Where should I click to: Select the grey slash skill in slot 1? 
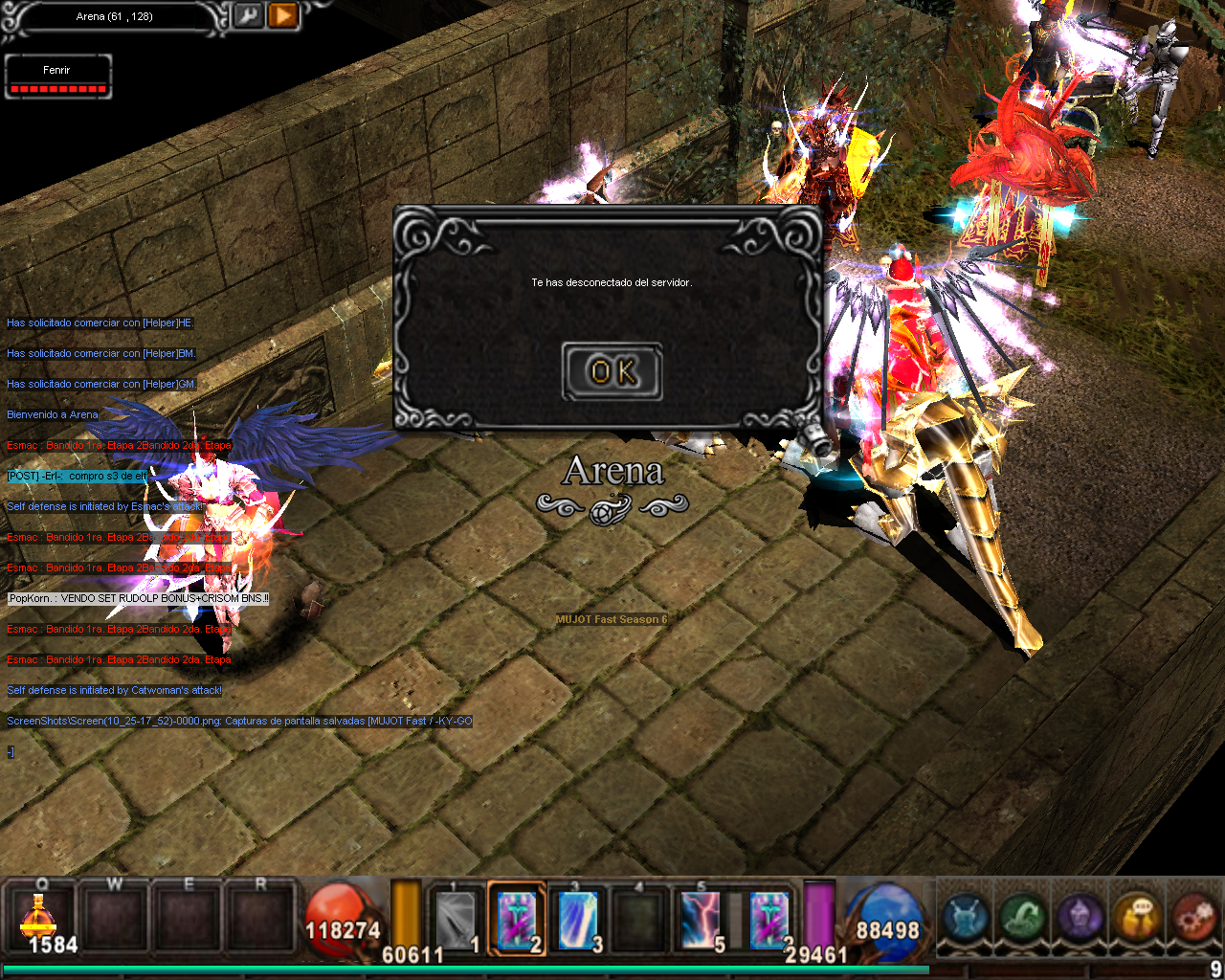[457, 921]
